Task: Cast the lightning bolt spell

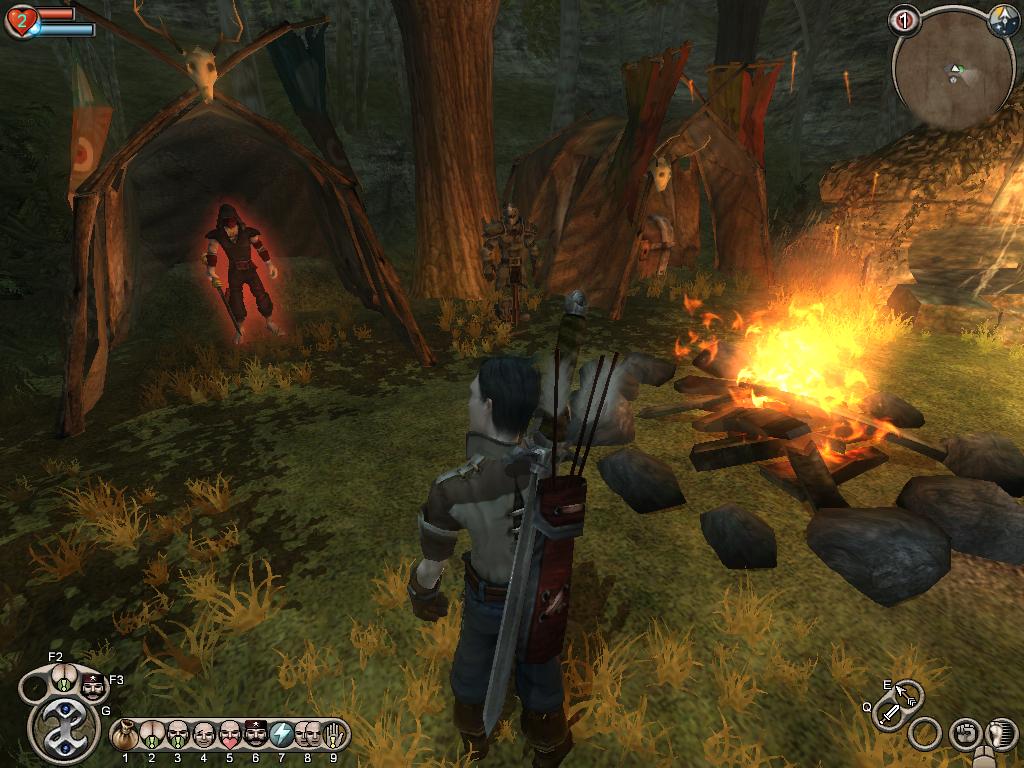Action: click(x=282, y=735)
